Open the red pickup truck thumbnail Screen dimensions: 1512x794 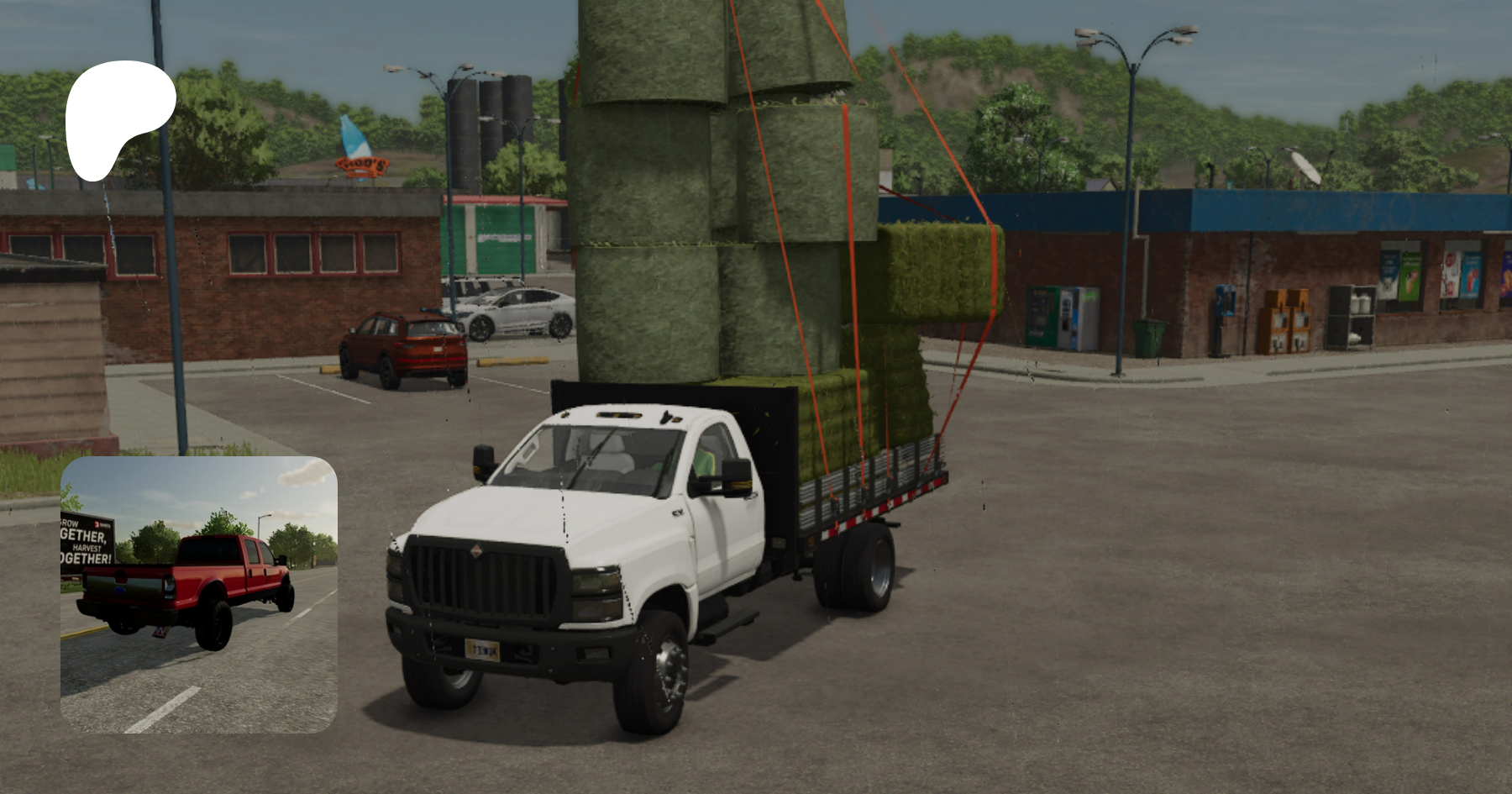click(199, 594)
